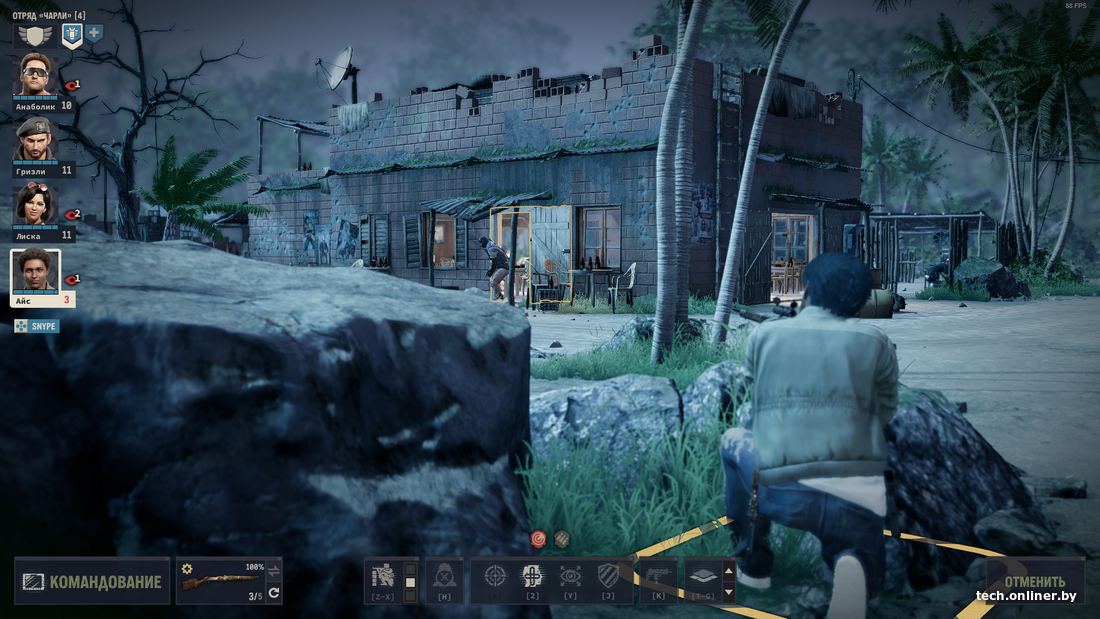This screenshot has width=1100, height=619.
Task: Open the Командование command menu
Action: pyautogui.click(x=92, y=581)
